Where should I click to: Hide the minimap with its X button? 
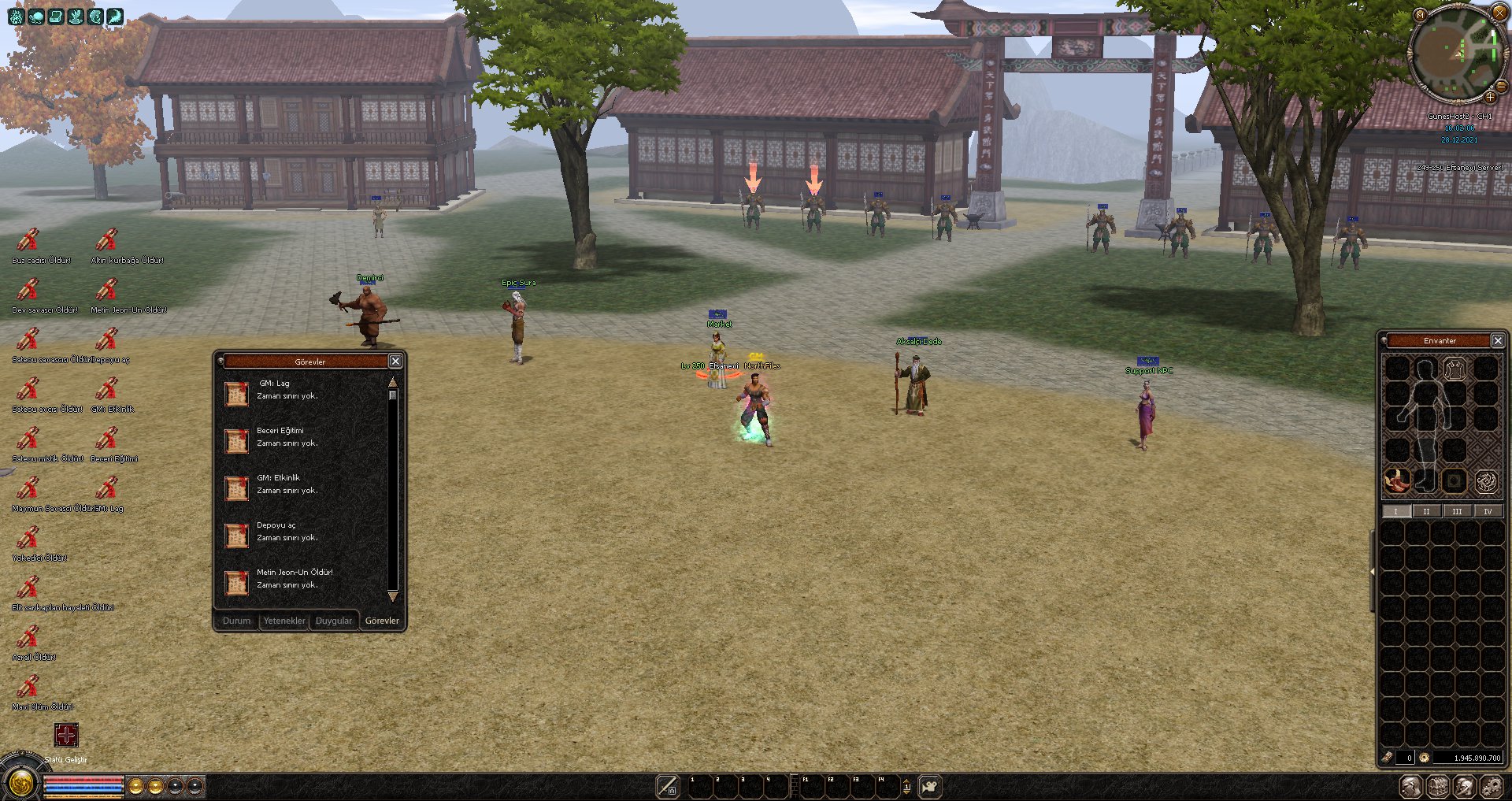coord(1499,12)
